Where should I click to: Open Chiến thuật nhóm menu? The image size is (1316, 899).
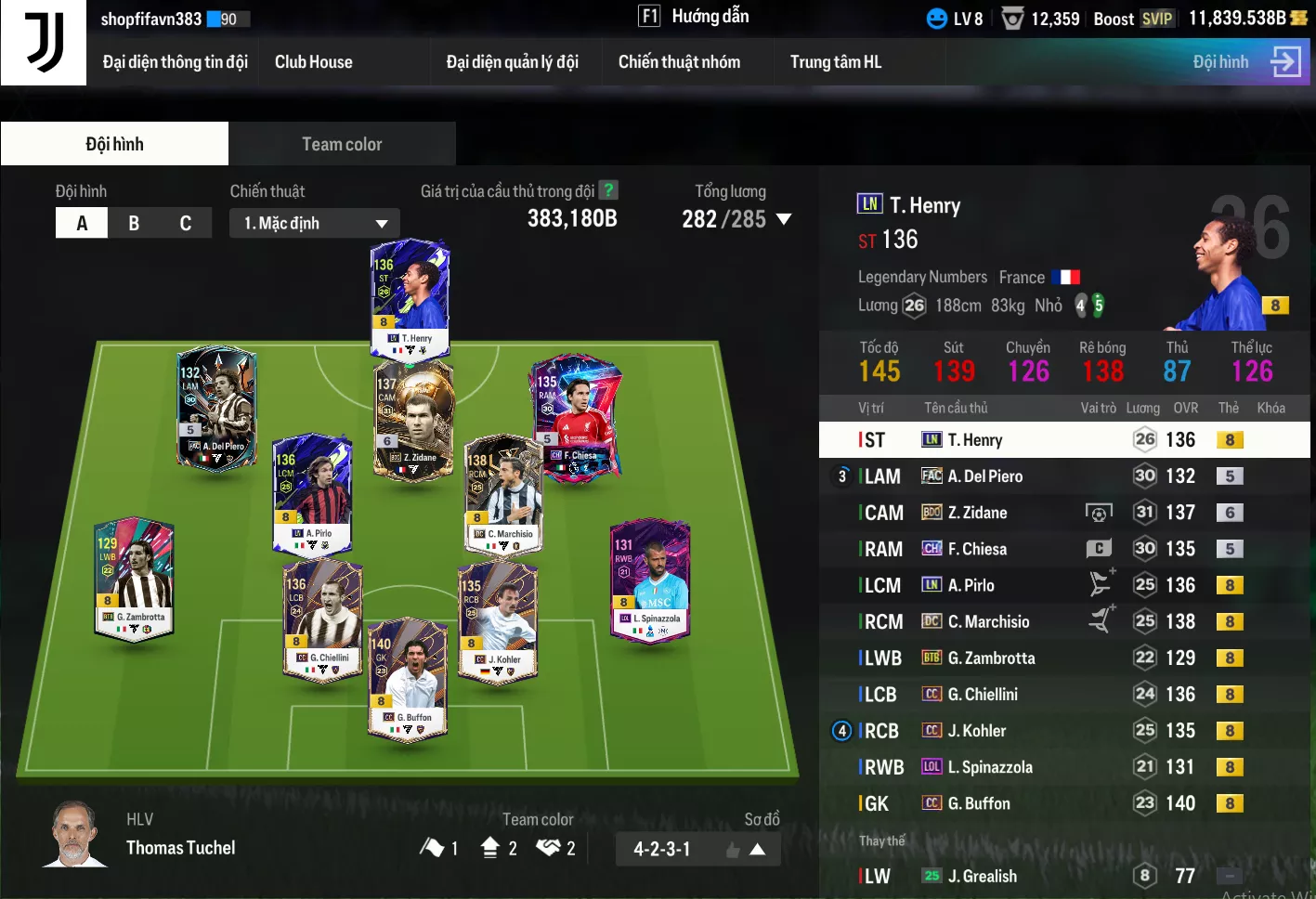click(x=679, y=62)
